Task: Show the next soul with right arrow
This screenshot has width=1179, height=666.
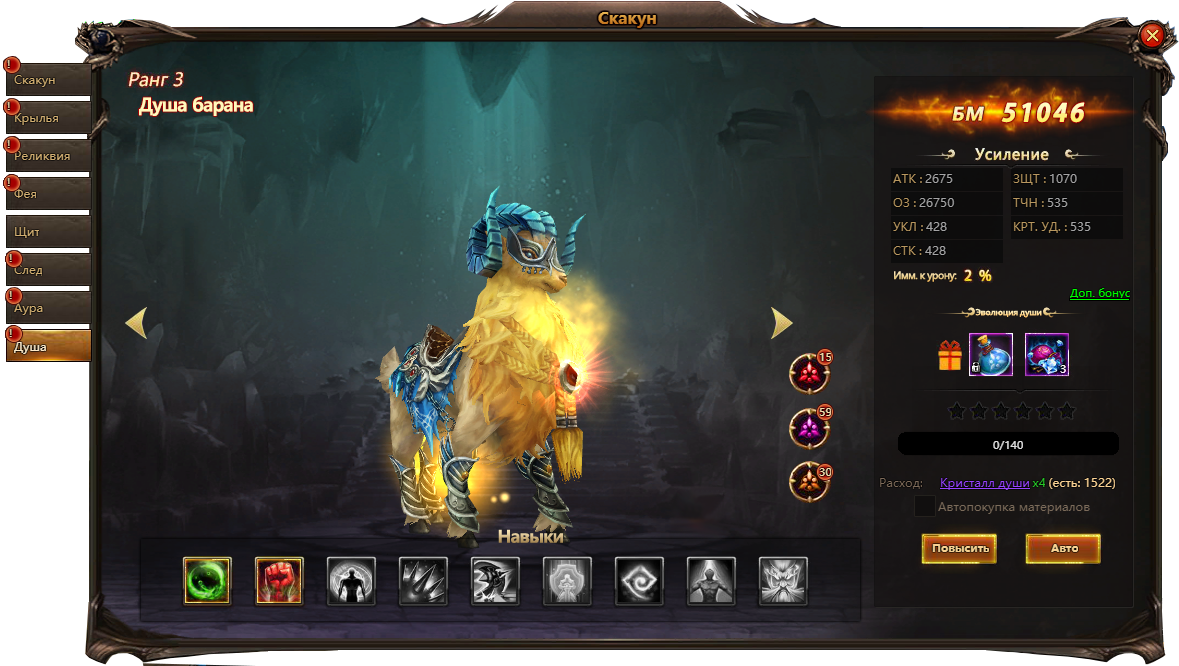Action: pos(782,322)
